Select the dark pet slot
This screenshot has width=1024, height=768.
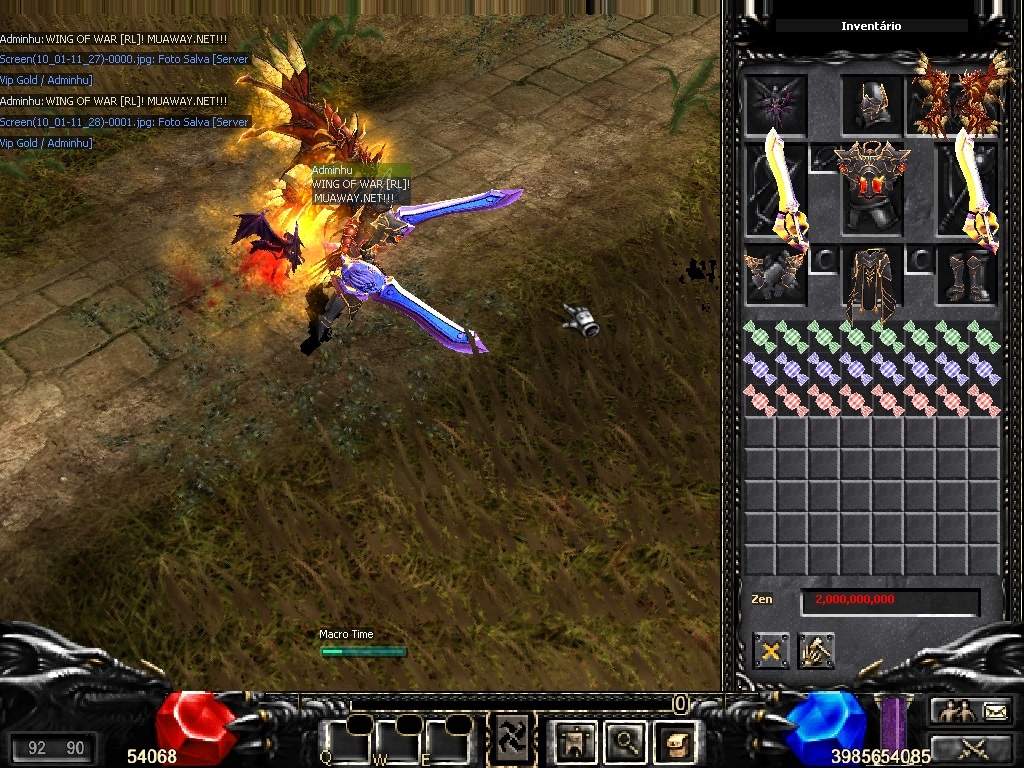(776, 104)
